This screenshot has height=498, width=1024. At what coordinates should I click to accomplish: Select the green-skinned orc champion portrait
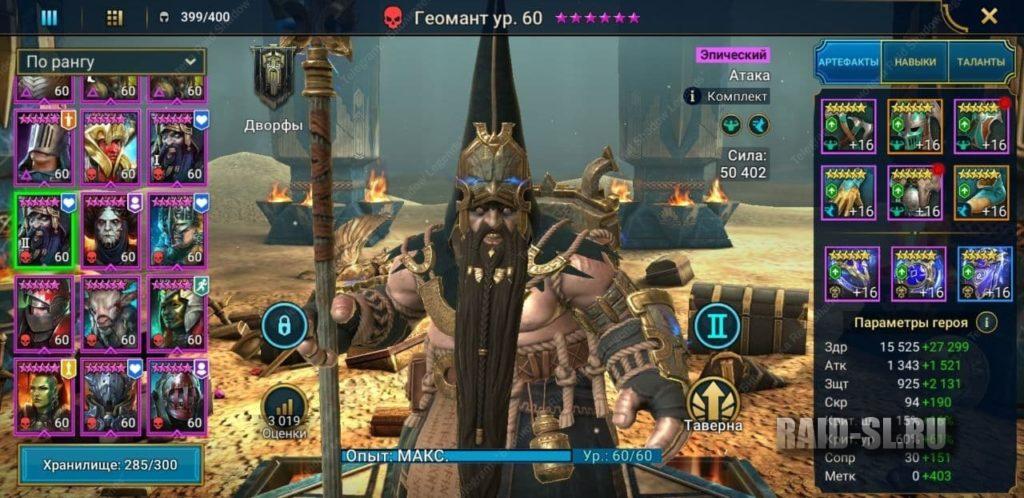click(43, 395)
